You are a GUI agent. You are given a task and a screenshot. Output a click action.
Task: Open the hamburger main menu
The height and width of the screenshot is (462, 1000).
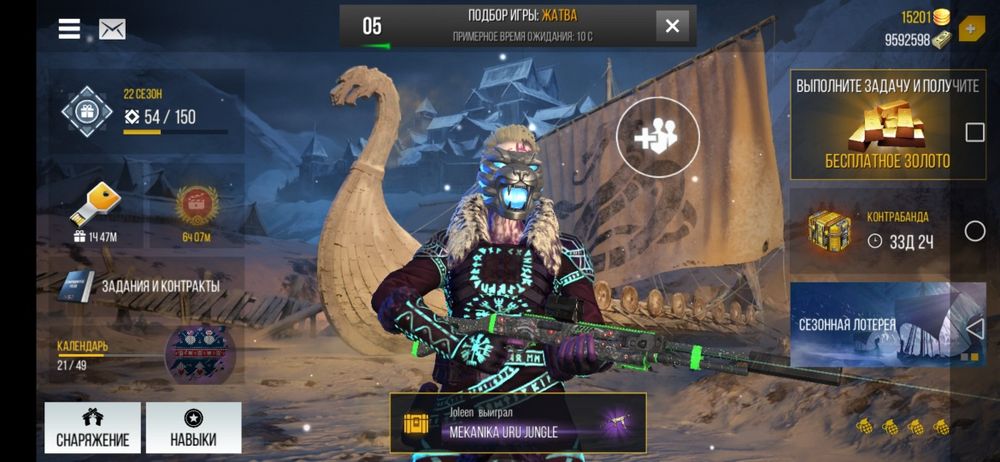click(x=69, y=29)
